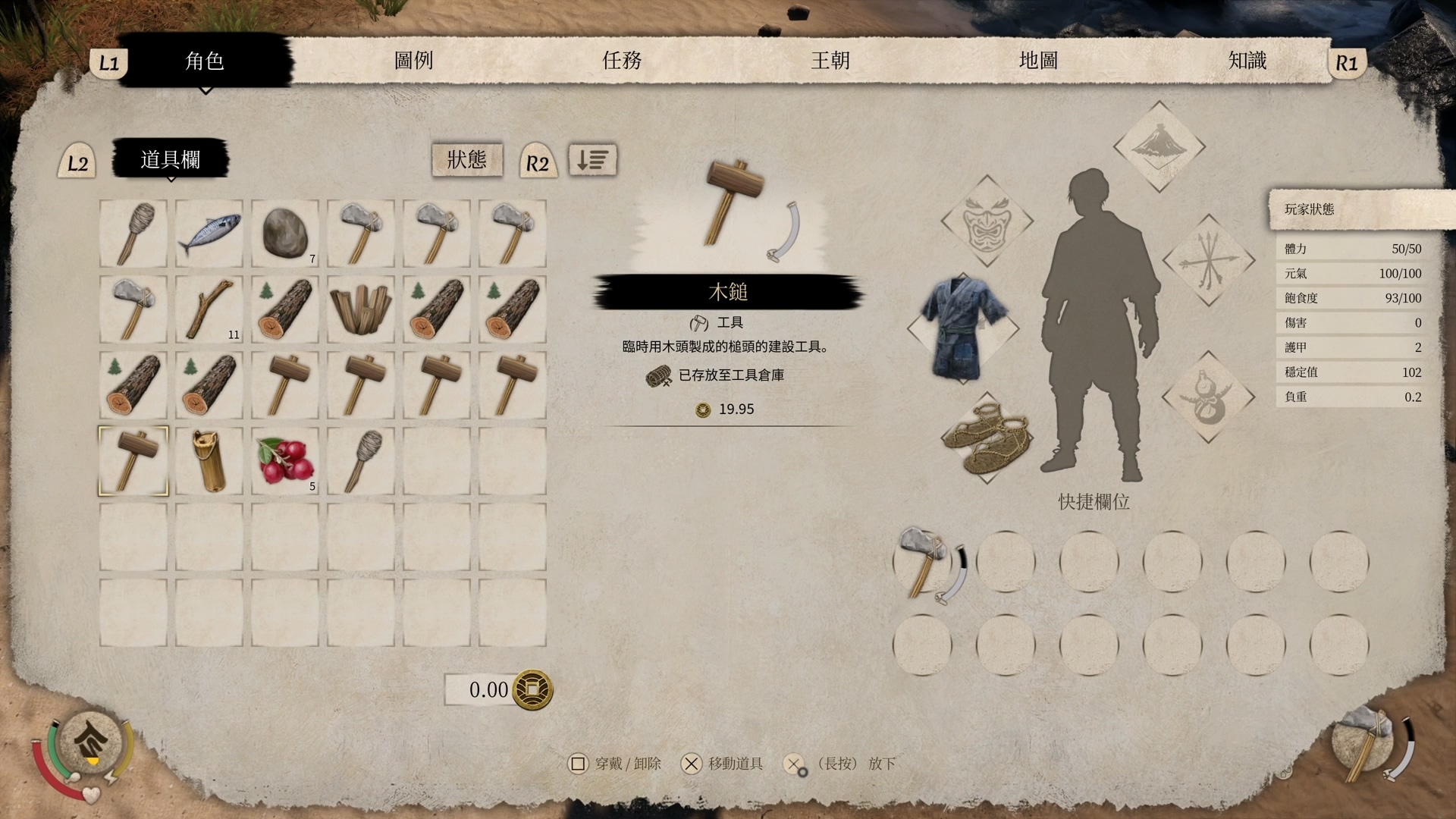This screenshot has height=819, width=1456.
Task: Show the 狀態 status panel
Action: point(467,159)
